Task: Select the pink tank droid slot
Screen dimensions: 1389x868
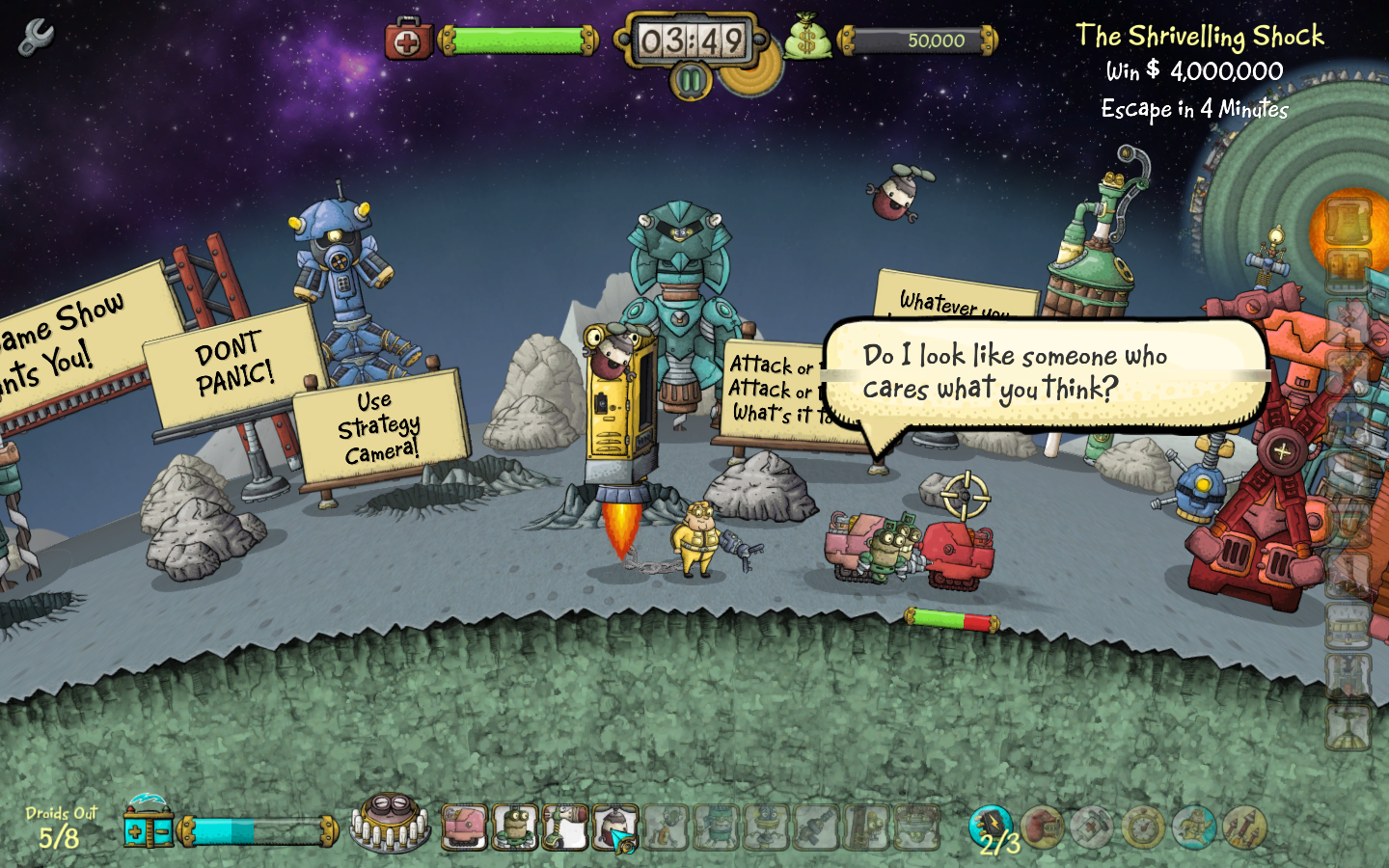Action: coord(465,827)
